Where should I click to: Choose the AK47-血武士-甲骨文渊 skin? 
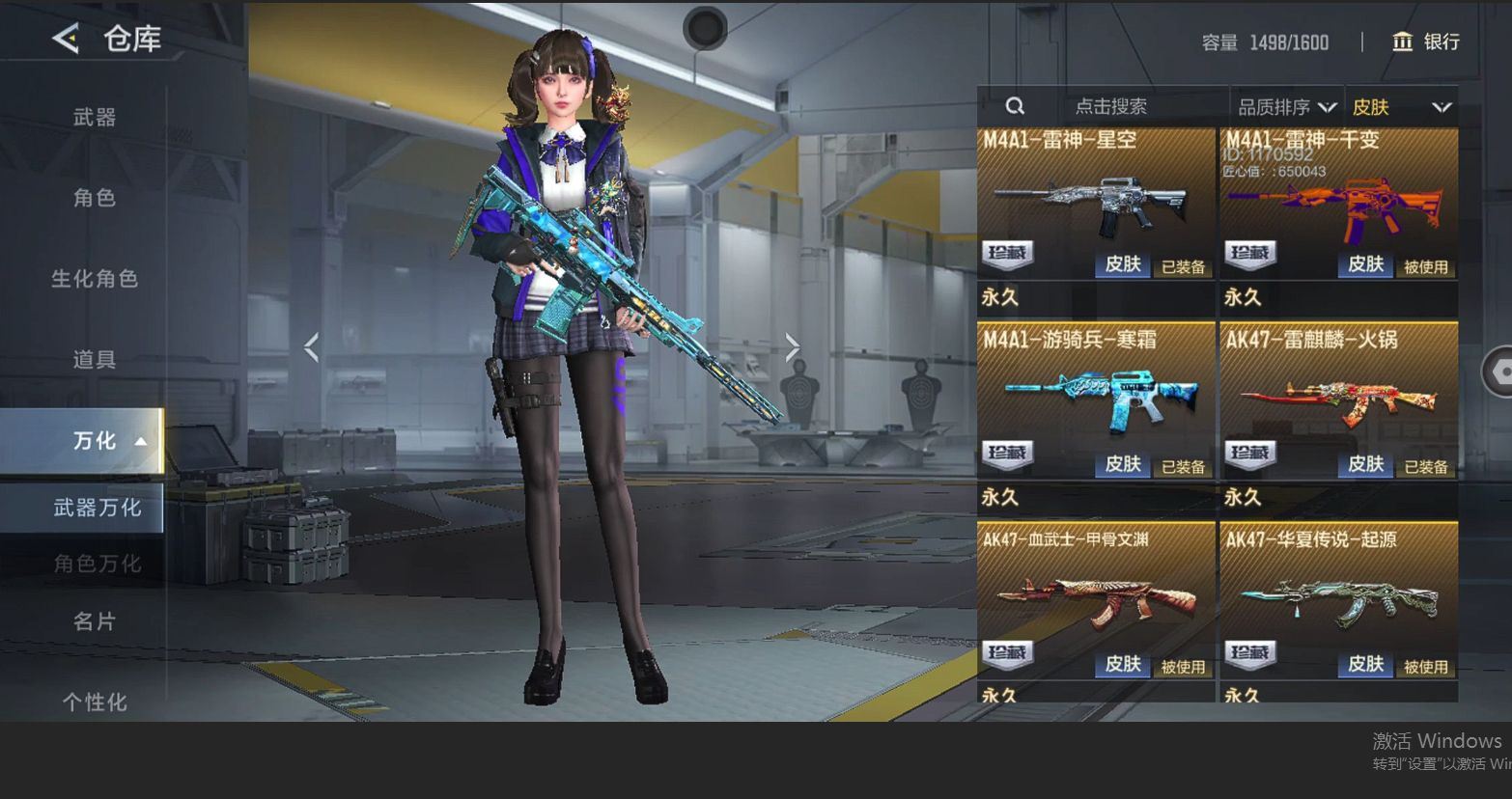[x=1096, y=601]
